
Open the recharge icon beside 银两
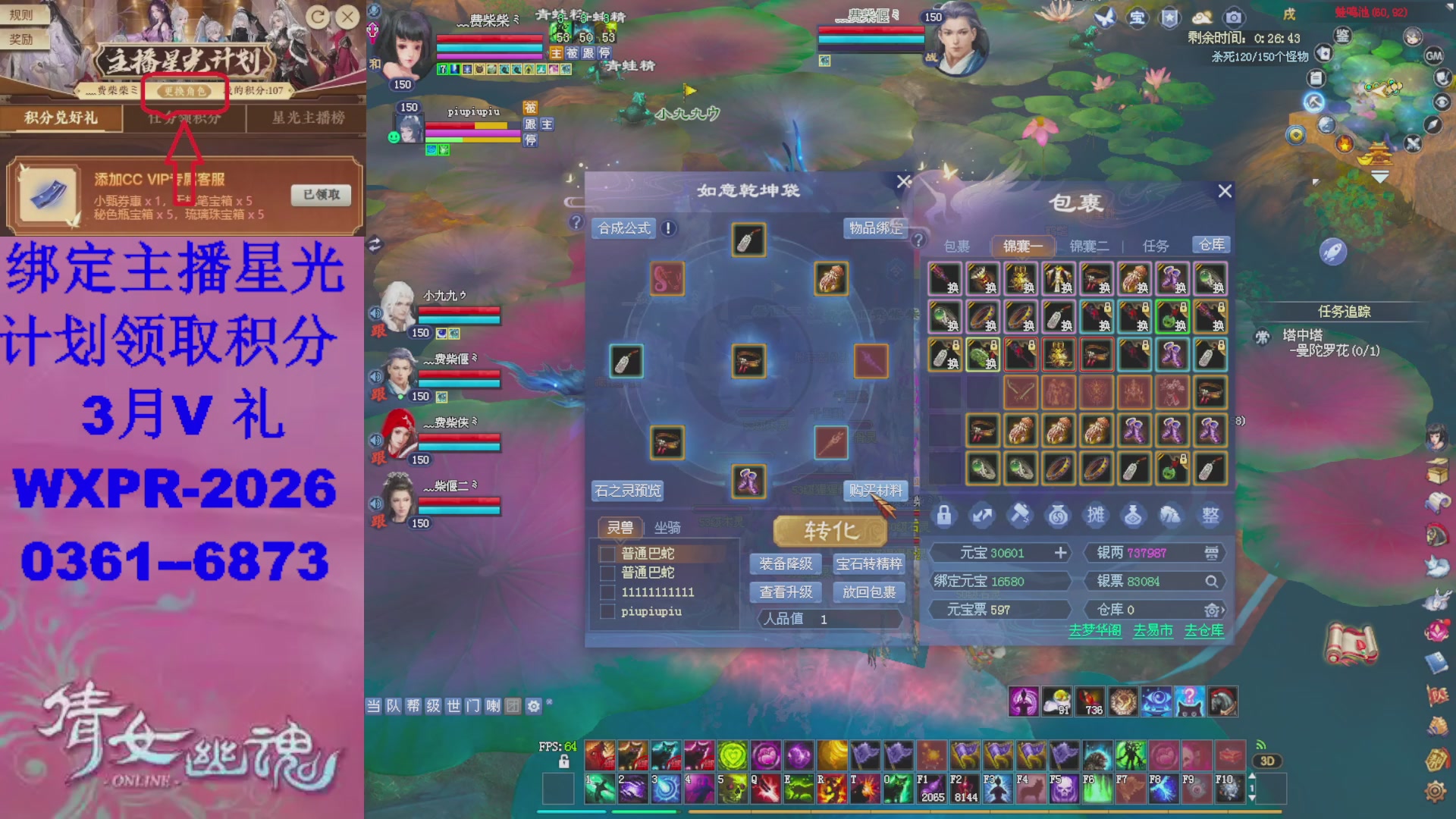[x=1213, y=553]
